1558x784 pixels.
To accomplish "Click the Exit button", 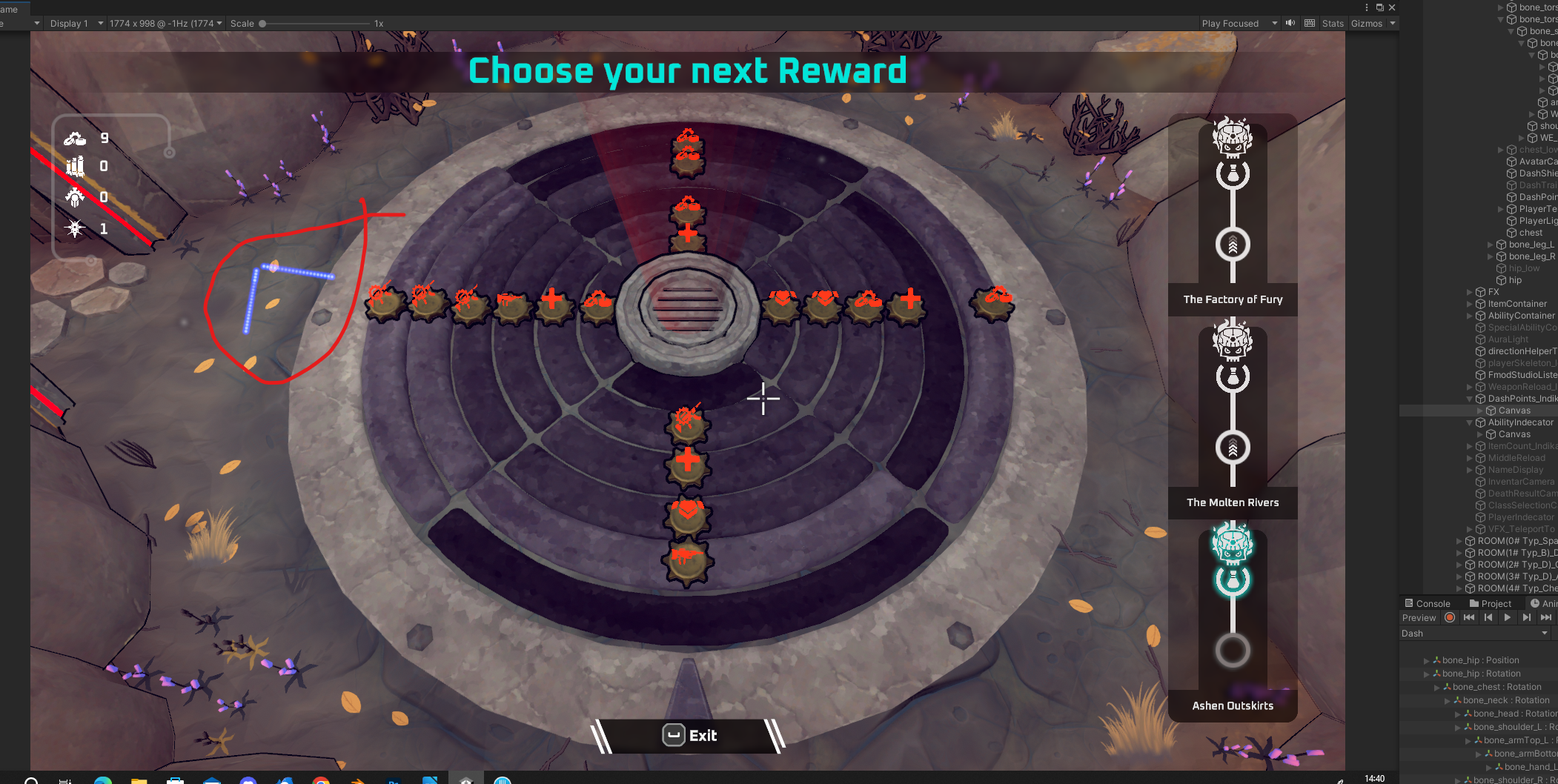I will click(689, 735).
